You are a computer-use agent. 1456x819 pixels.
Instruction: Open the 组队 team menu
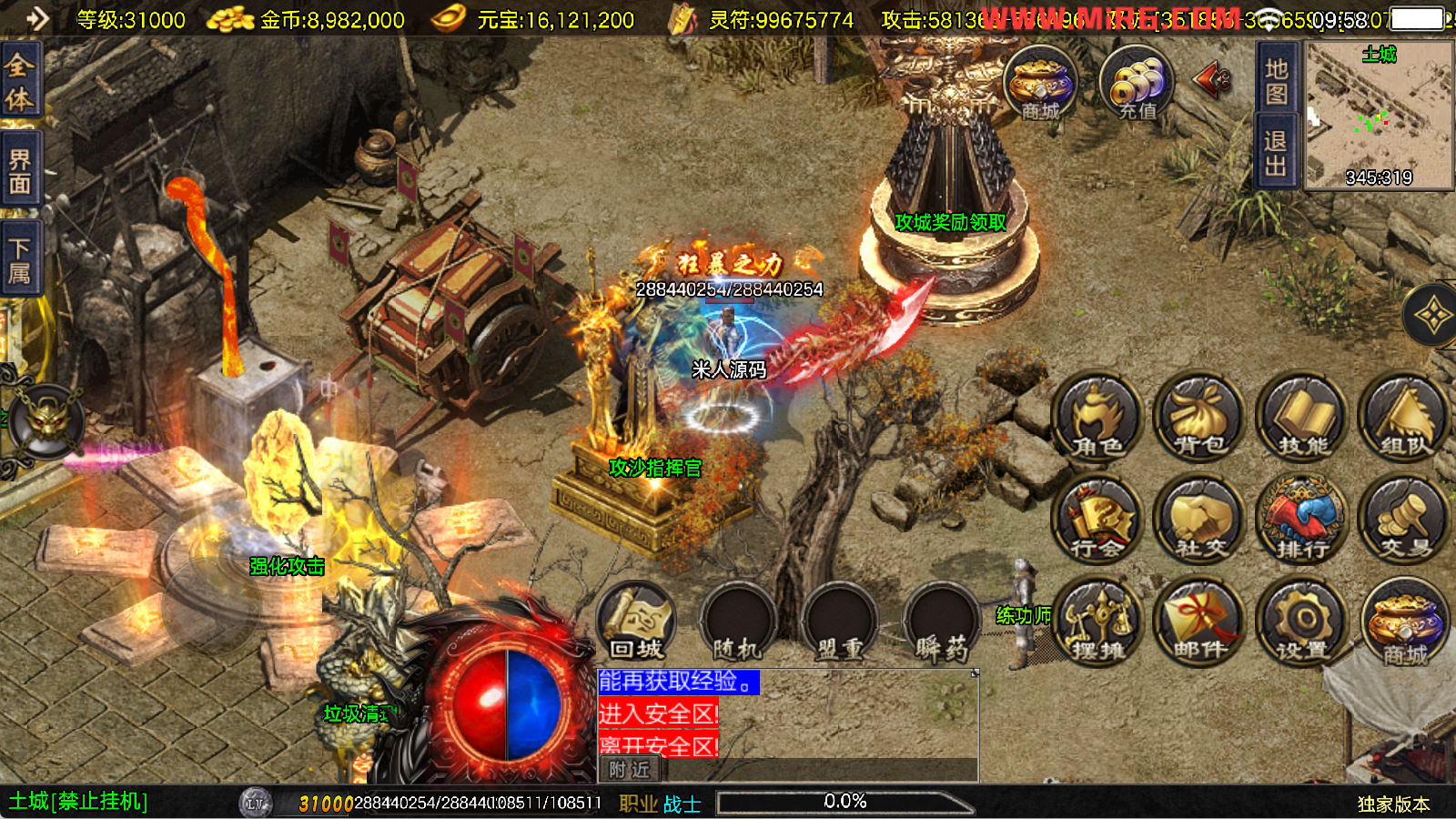click(1404, 417)
